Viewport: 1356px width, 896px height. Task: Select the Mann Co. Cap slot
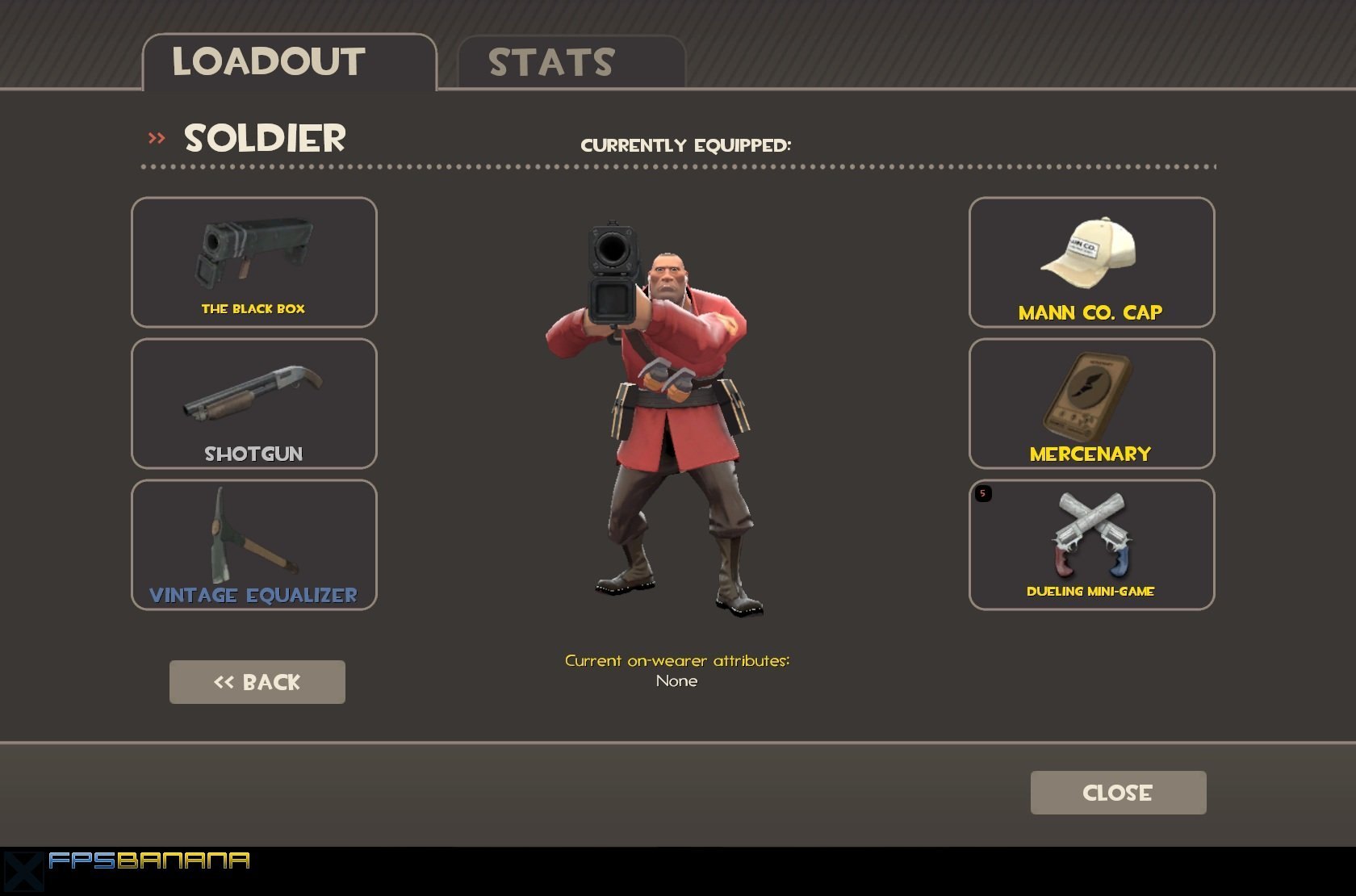coord(1091,262)
